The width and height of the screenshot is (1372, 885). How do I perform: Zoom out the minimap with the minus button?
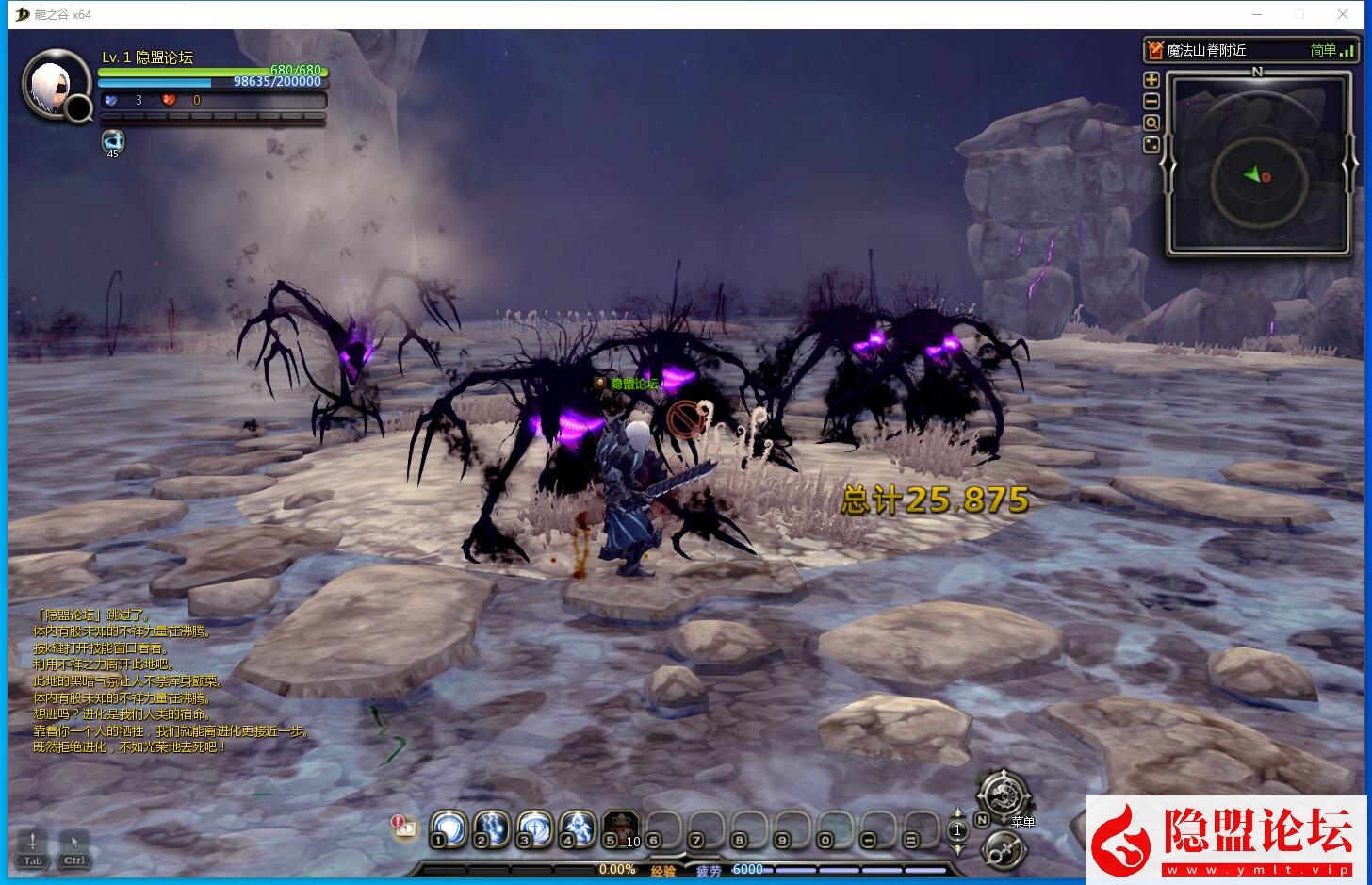[1151, 102]
